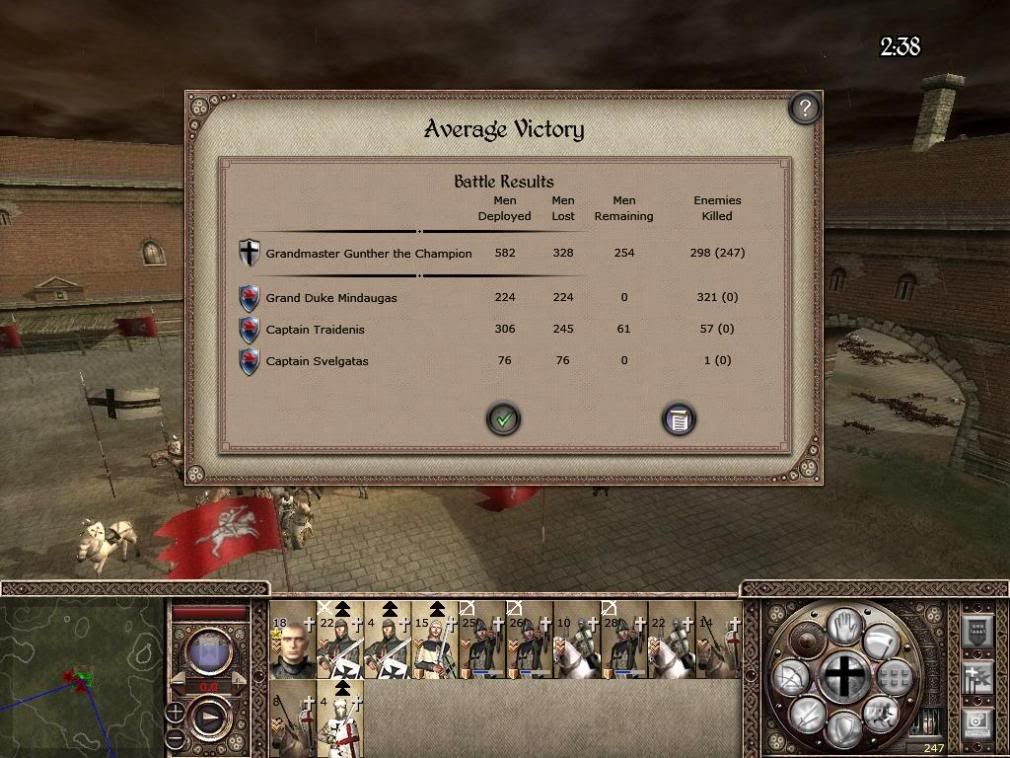This screenshot has width=1010, height=758.
Task: Open help with the question mark button
Action: coord(804,108)
